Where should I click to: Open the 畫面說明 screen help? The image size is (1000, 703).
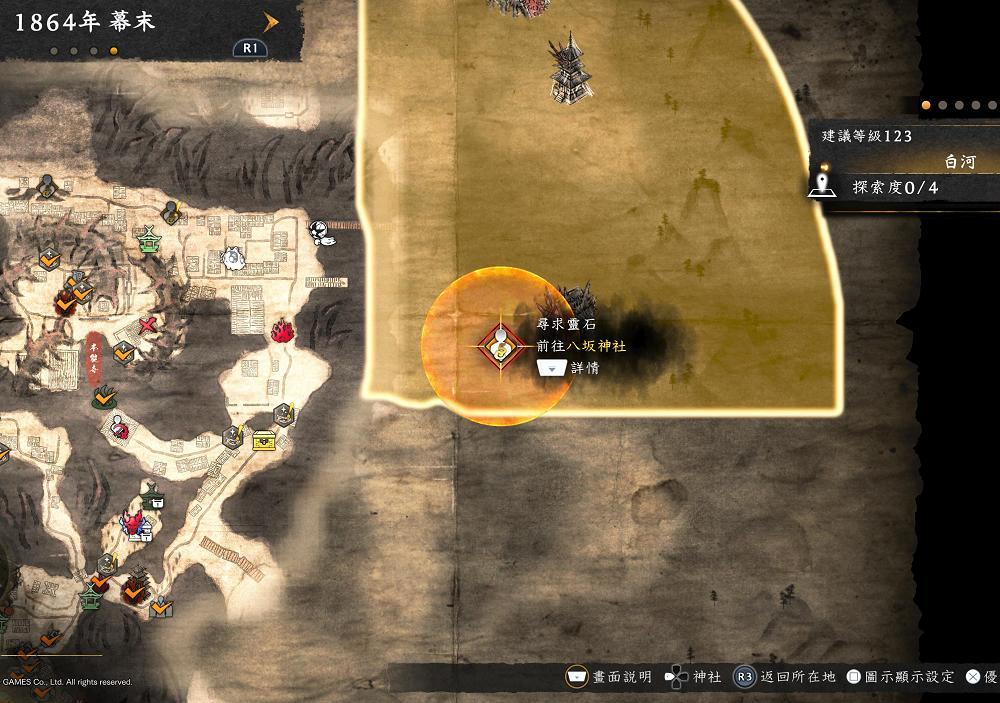point(609,677)
